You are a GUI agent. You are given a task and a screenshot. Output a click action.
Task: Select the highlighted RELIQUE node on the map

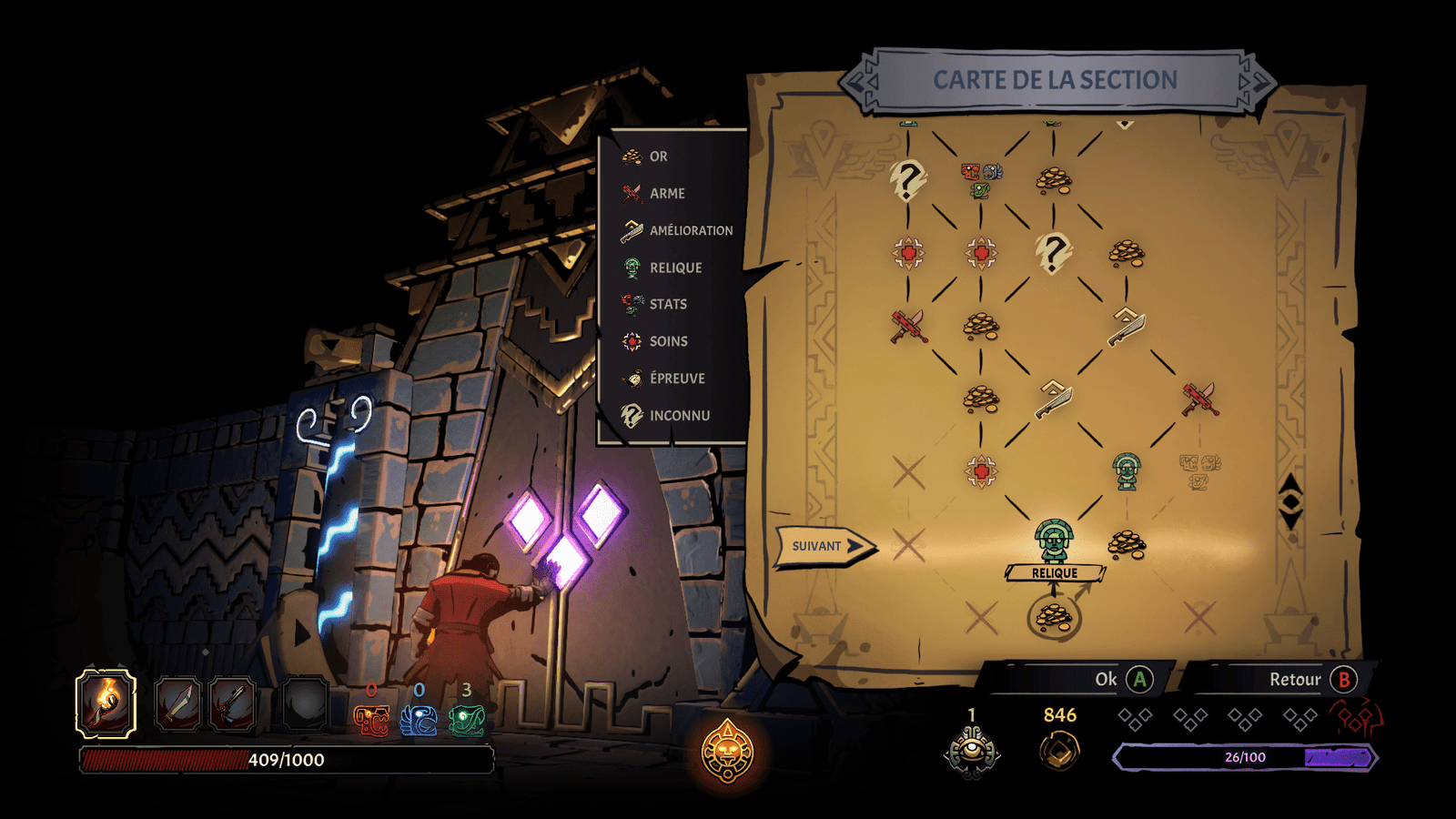(1054, 541)
